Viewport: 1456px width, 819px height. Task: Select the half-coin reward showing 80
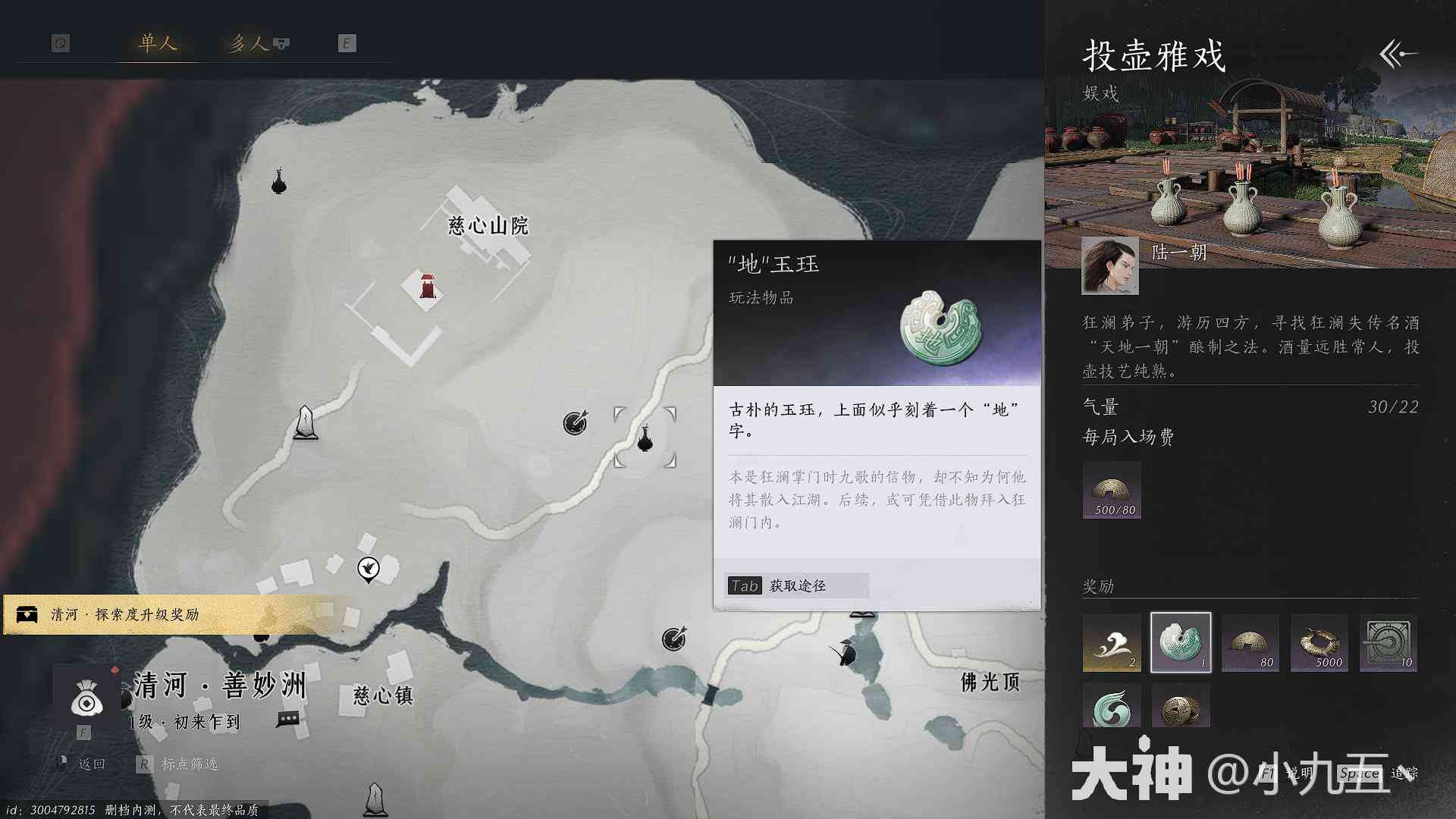(x=1250, y=643)
